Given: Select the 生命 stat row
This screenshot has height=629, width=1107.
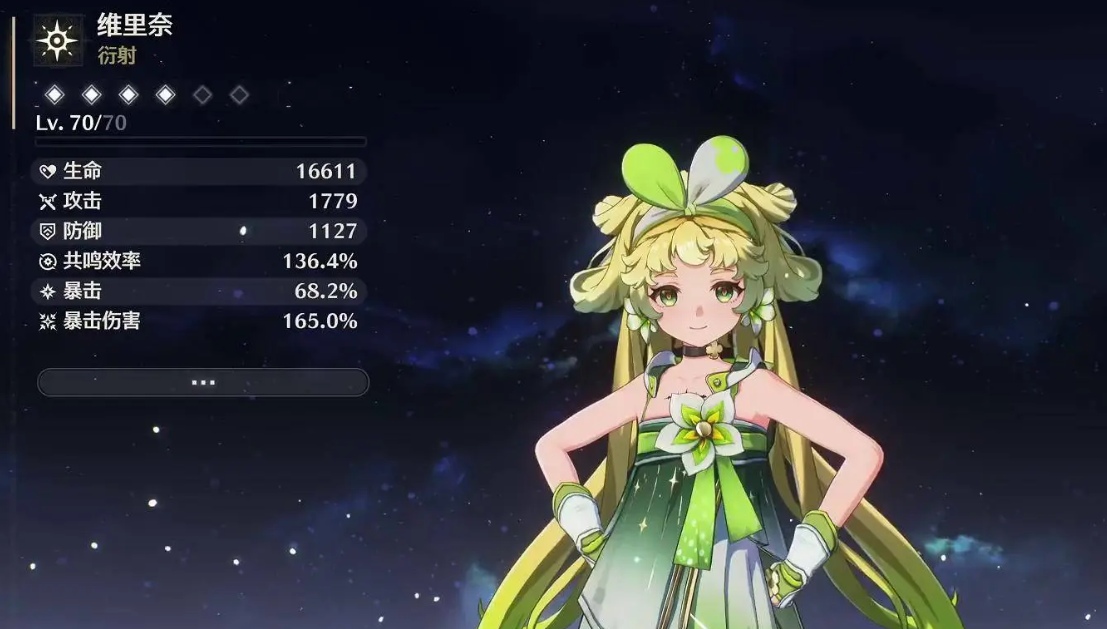Looking at the screenshot, I should coord(200,171).
